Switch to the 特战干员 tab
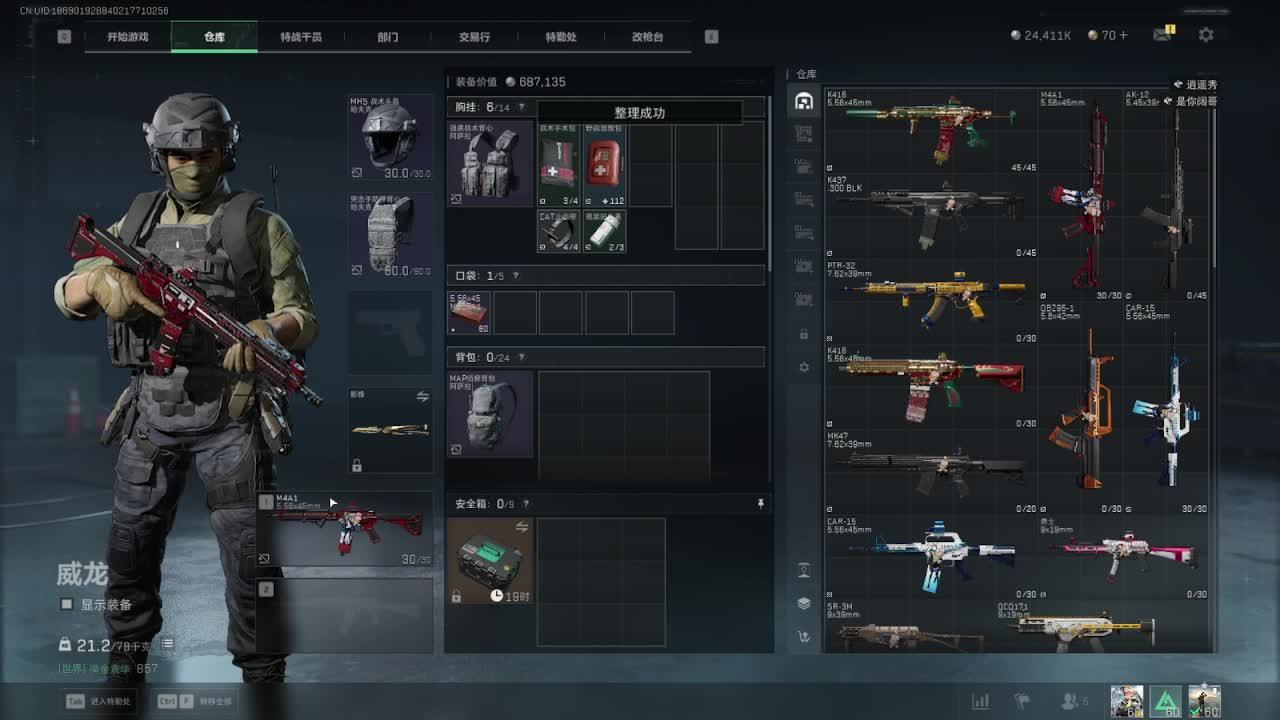 301,37
